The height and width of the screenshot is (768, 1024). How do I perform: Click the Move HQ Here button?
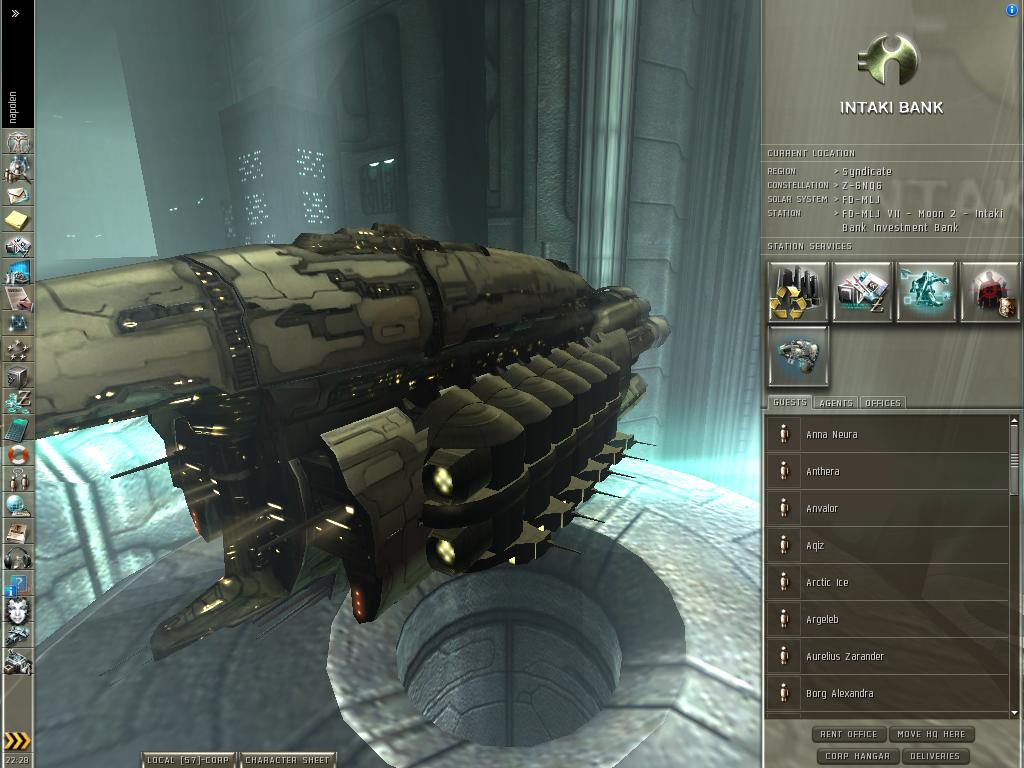[931, 734]
